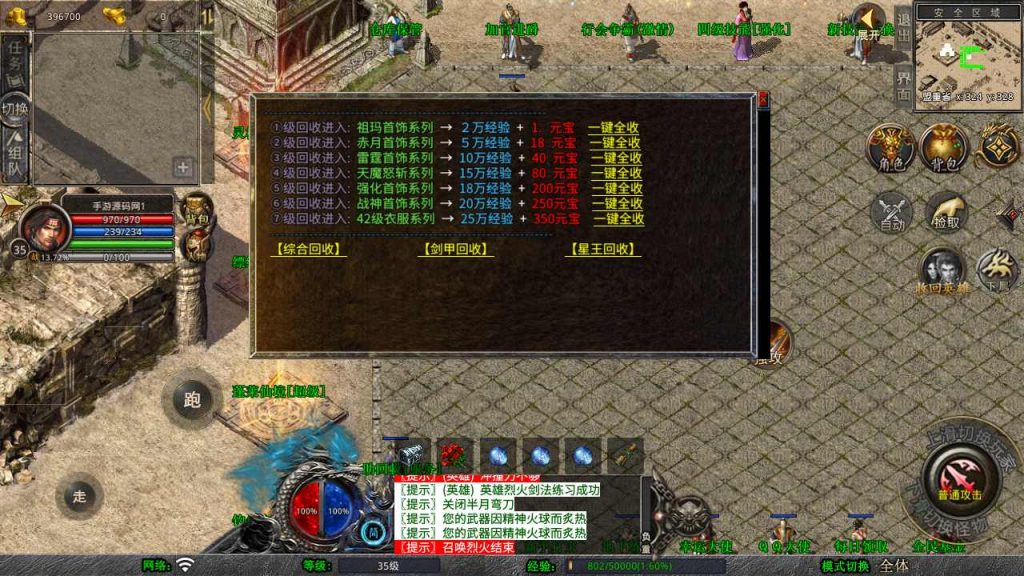The width and height of the screenshot is (1024, 576).
Task: Open the 综合回收 option
Action: [308, 250]
